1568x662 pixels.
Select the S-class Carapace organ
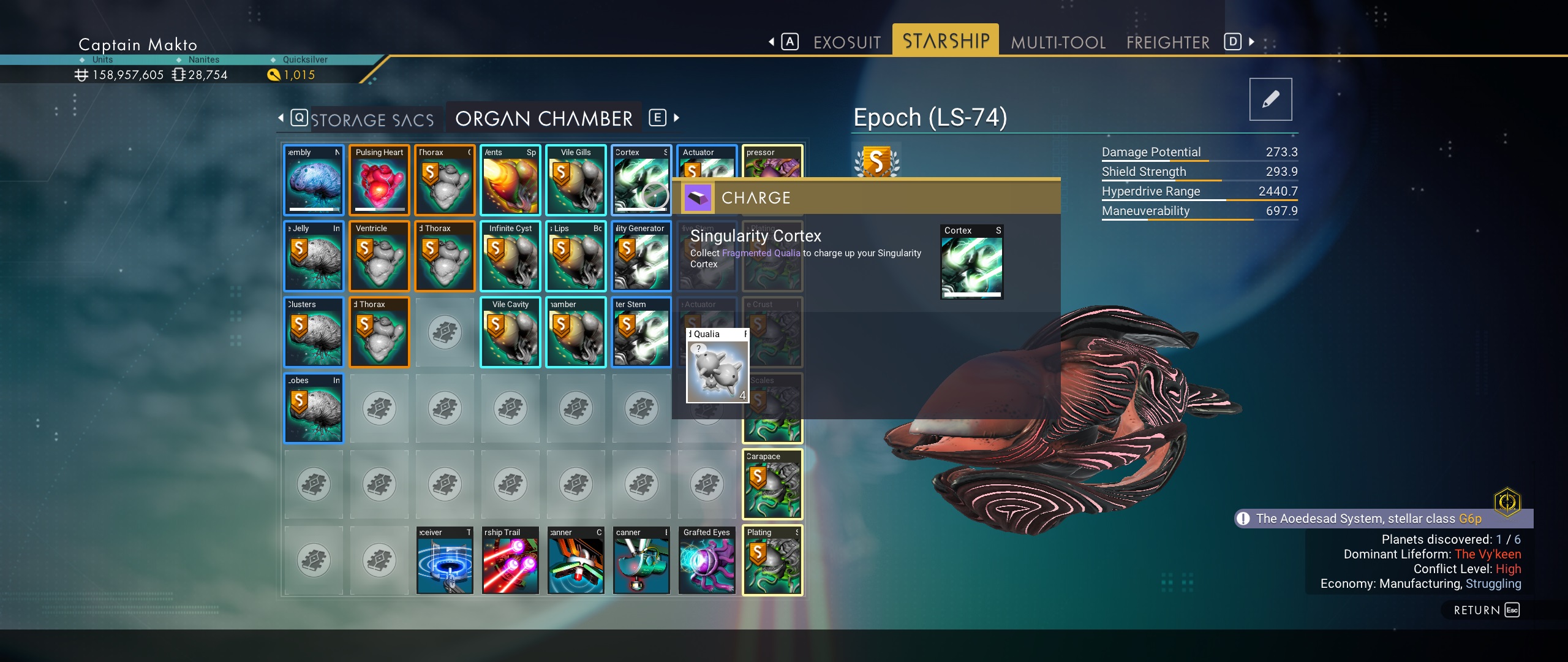pyautogui.click(x=772, y=484)
